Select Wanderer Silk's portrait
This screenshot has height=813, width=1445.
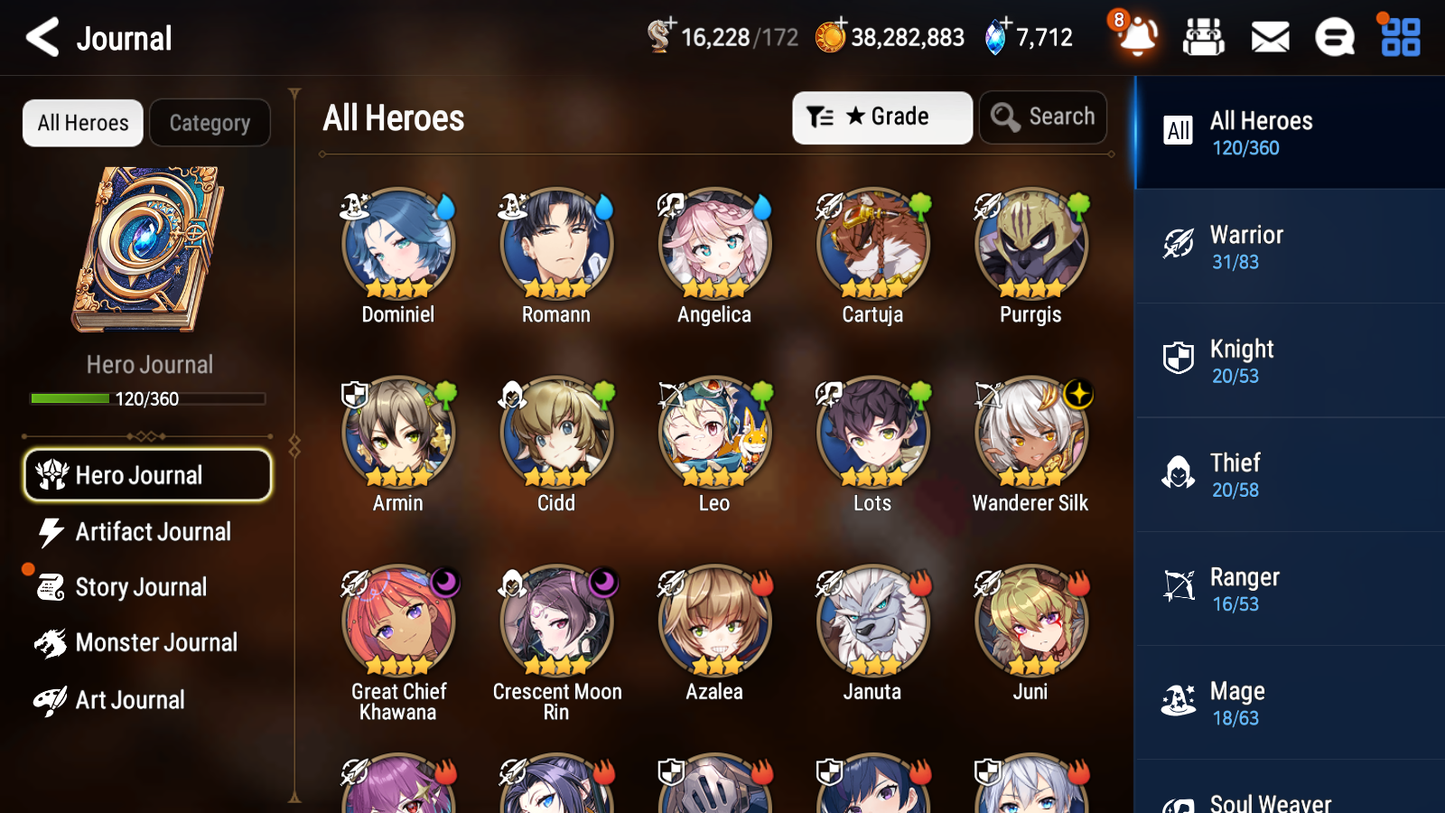1030,432
